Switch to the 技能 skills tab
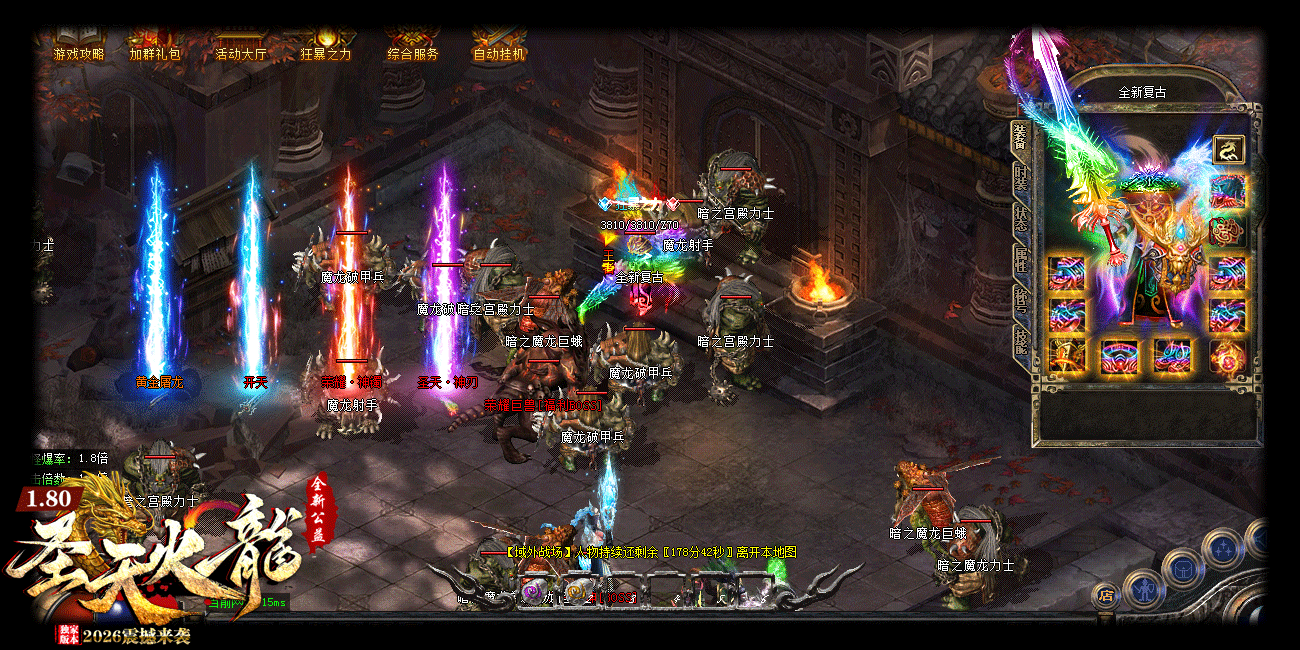 [1020, 340]
